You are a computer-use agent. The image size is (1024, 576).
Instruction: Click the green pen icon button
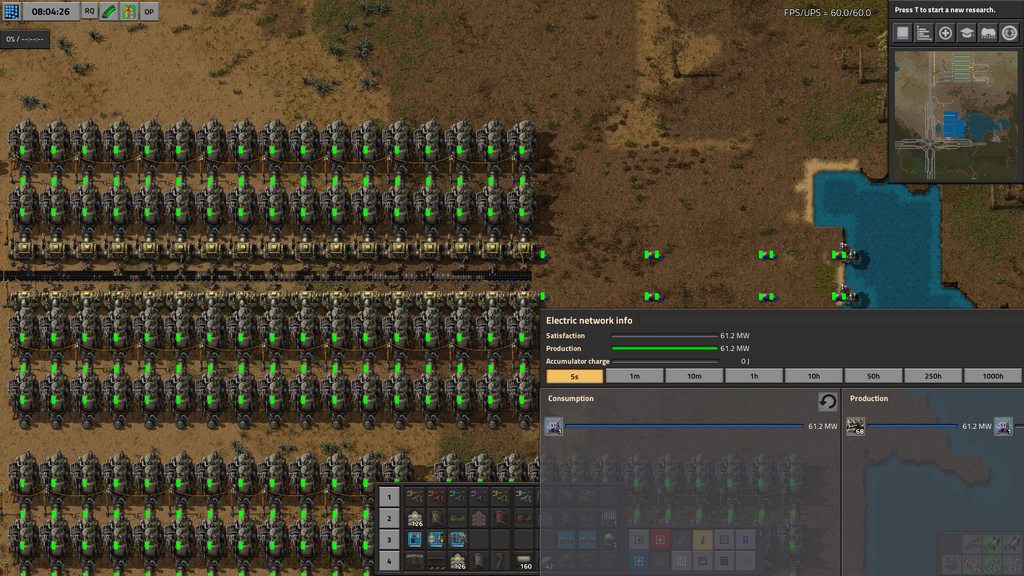point(109,11)
